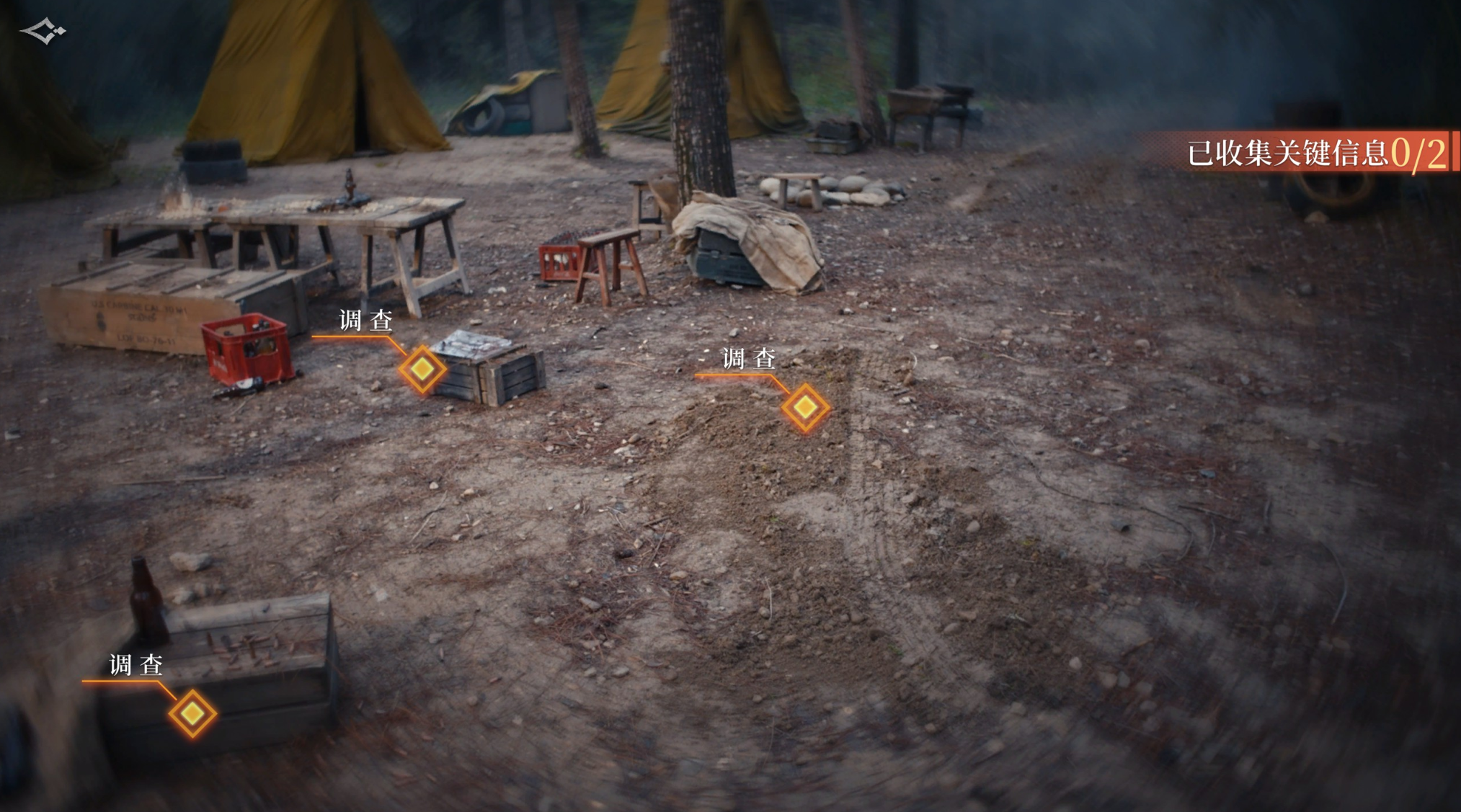This screenshot has height=812, width=1461.
Task: Investigate the marker on the small wooden crate
Action: coord(422,369)
